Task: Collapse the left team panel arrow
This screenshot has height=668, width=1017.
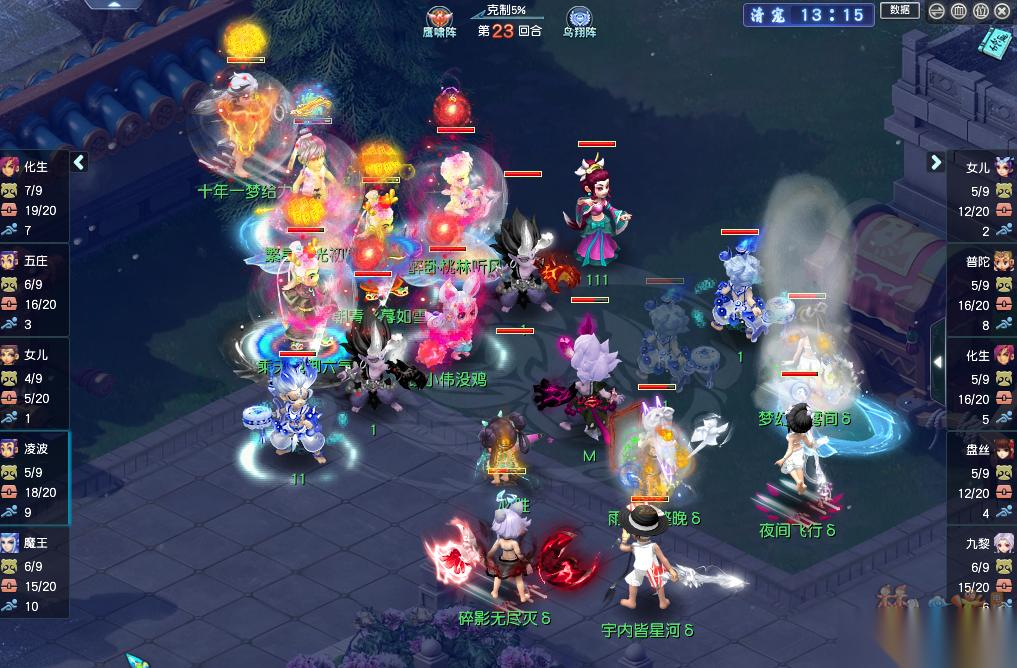Action: point(80,162)
